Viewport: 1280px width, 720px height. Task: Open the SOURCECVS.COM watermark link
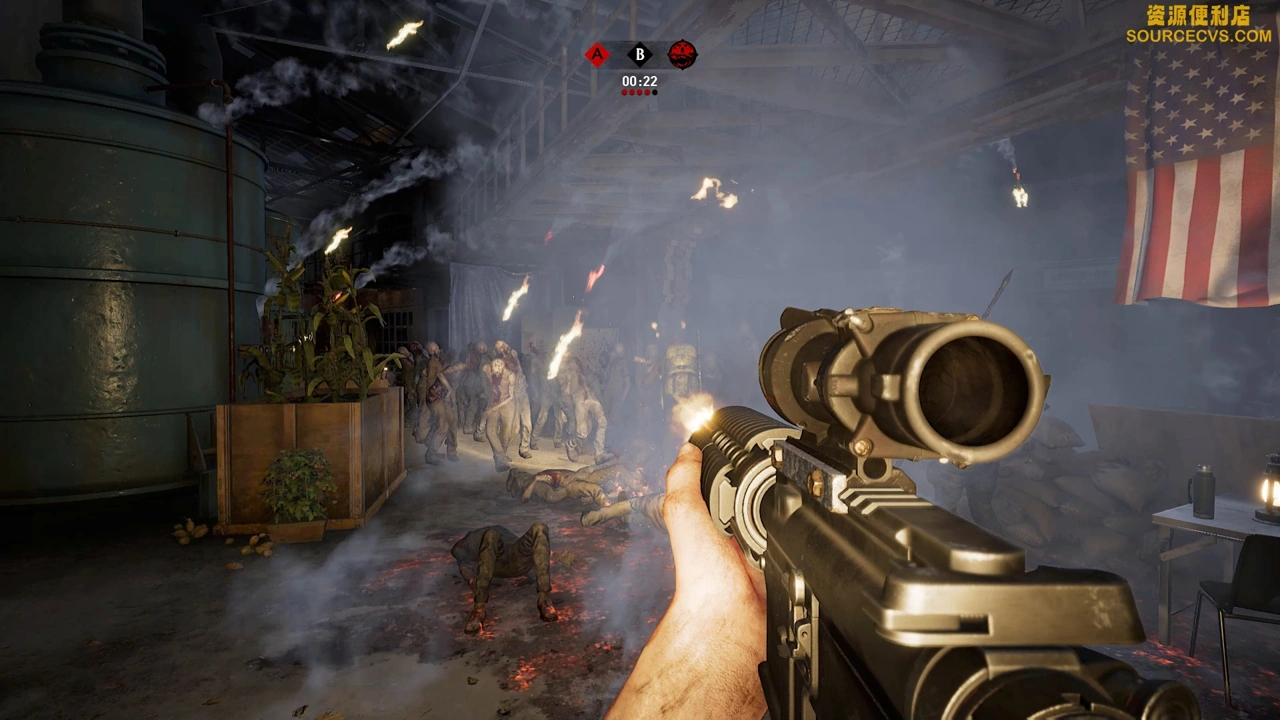1198,36
